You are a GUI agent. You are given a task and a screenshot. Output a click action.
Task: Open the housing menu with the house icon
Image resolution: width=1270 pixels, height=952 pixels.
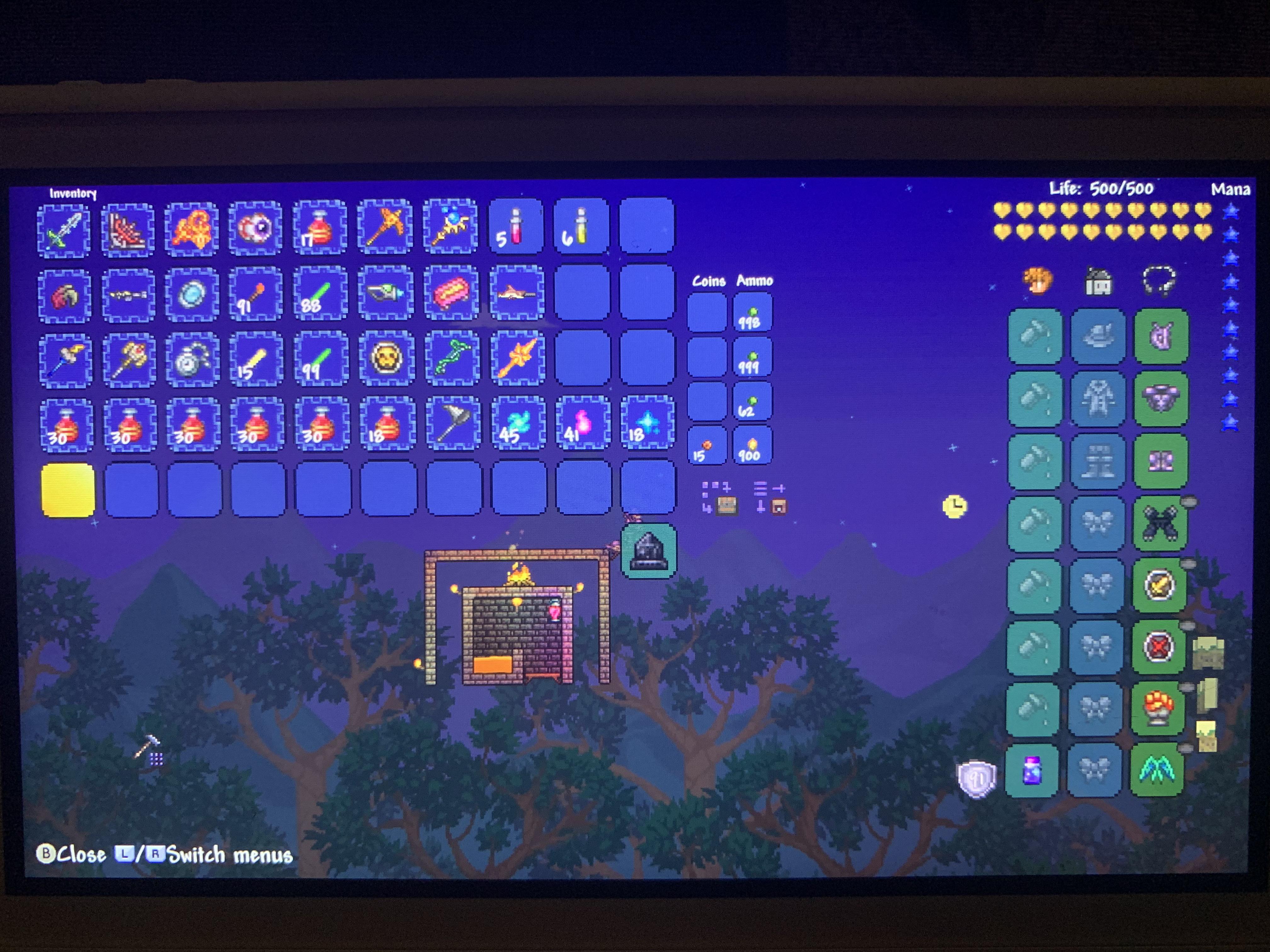point(1098,282)
